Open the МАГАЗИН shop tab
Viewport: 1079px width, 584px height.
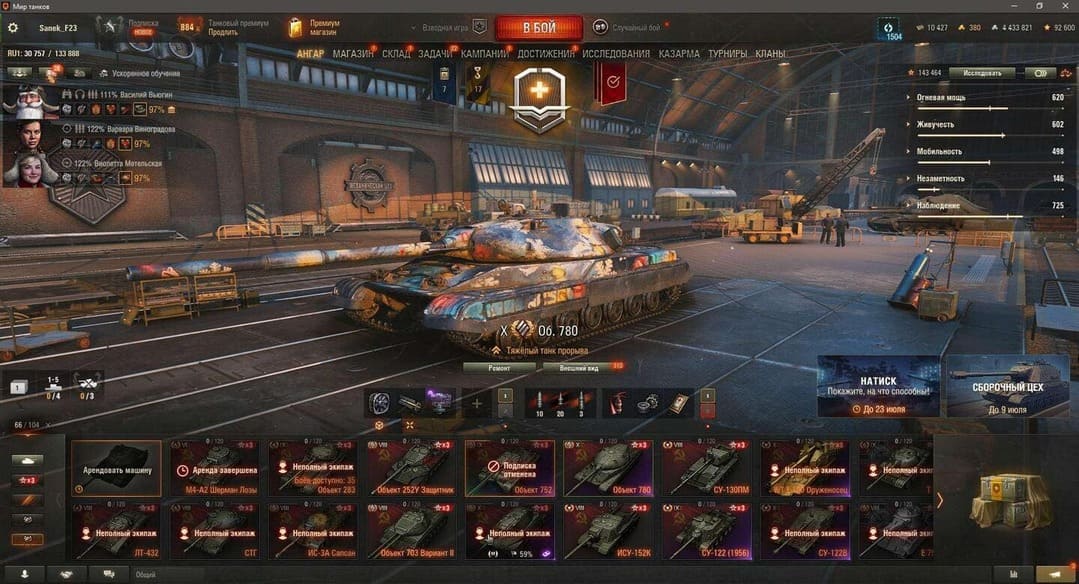coord(353,54)
